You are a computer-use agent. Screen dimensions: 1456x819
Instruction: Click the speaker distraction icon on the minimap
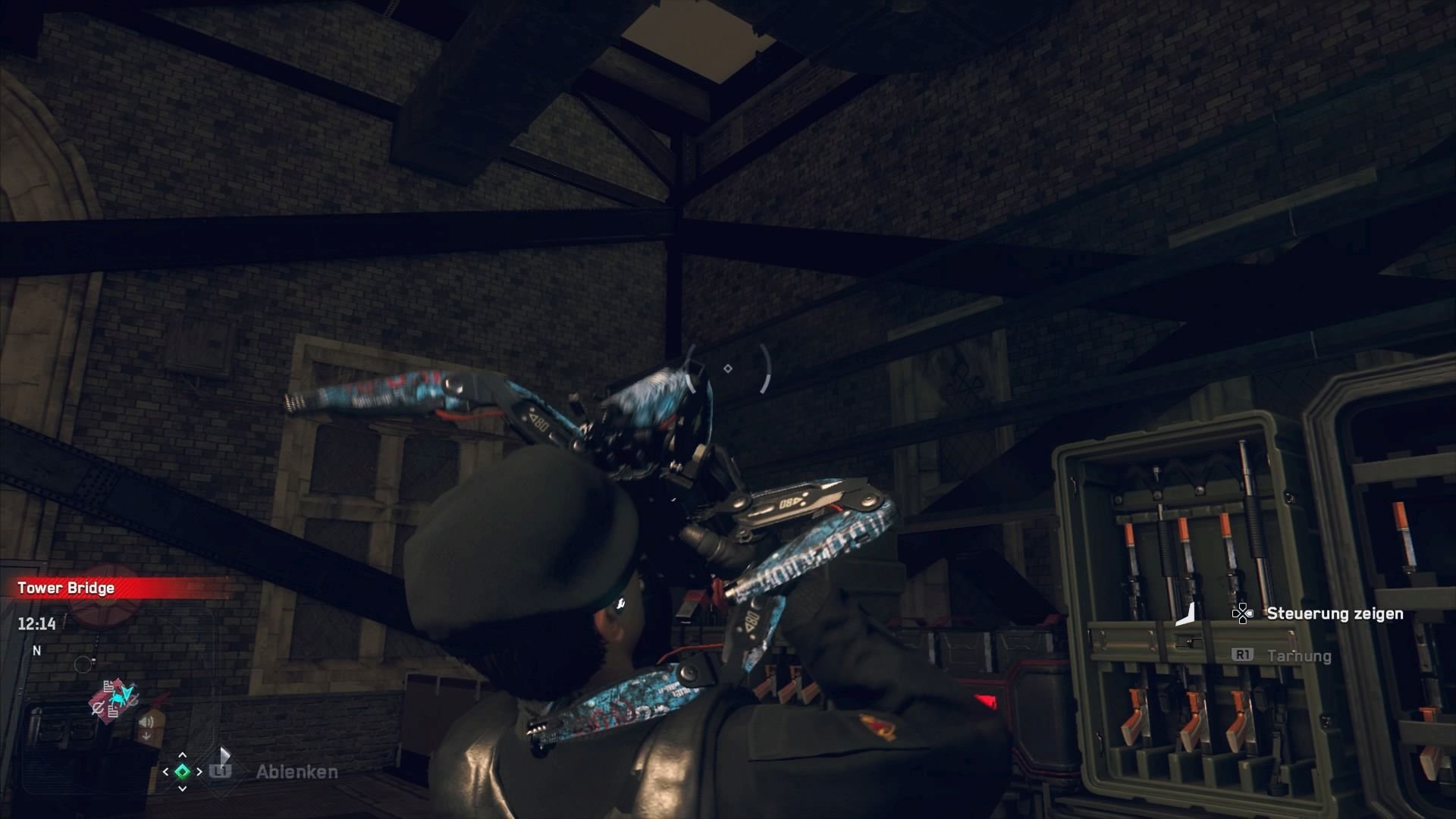click(x=145, y=720)
